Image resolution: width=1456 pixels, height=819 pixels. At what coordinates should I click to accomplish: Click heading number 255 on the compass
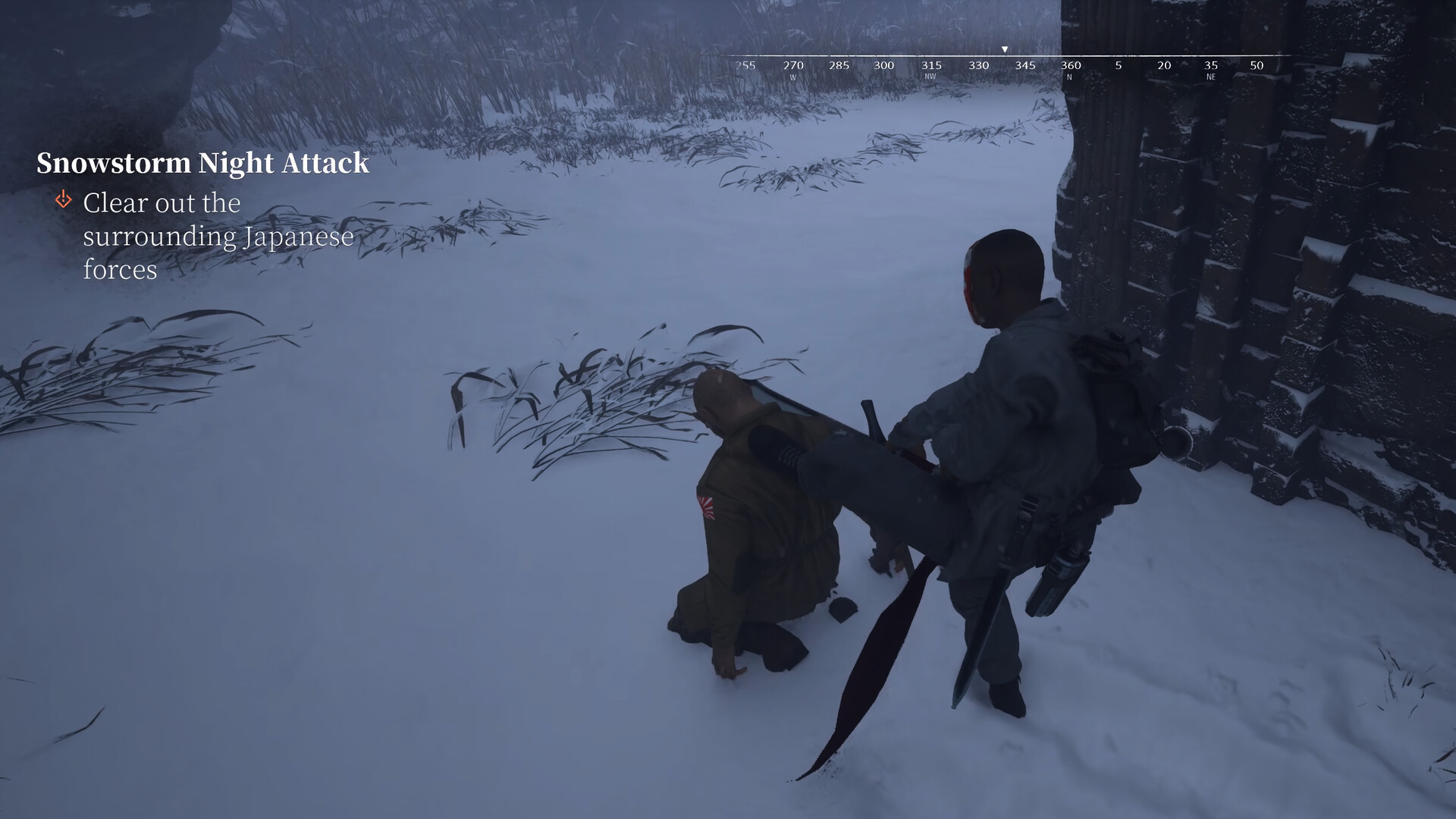pyautogui.click(x=744, y=66)
